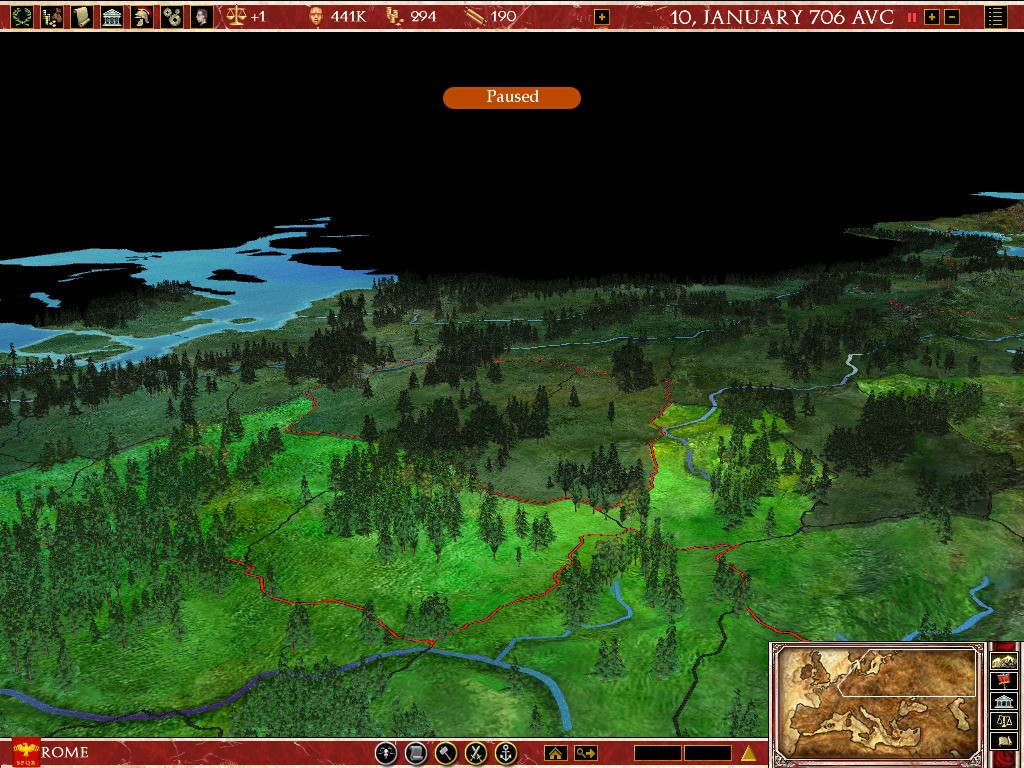The width and height of the screenshot is (1024, 768).
Task: Select the crossed swords button
Action: 477,753
